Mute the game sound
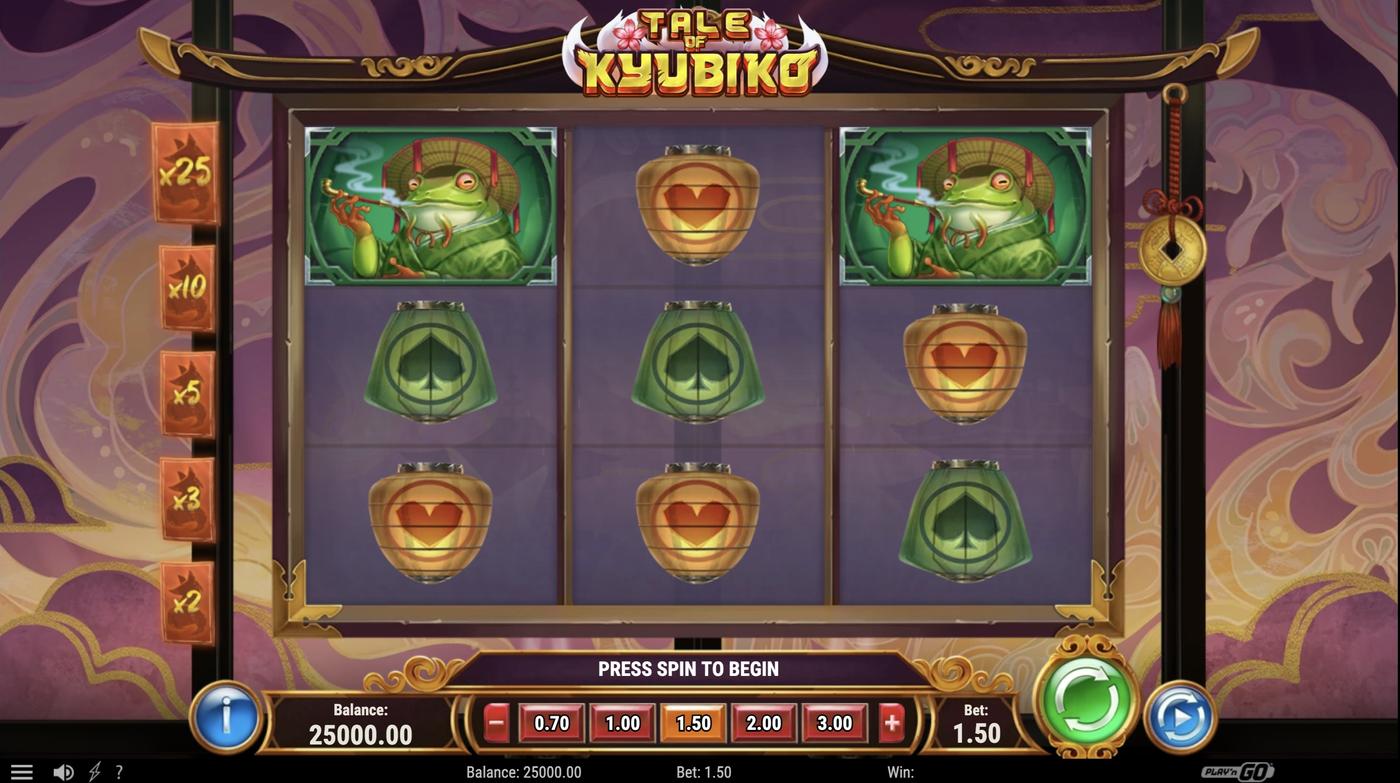The height and width of the screenshot is (783, 1400). tap(63, 771)
